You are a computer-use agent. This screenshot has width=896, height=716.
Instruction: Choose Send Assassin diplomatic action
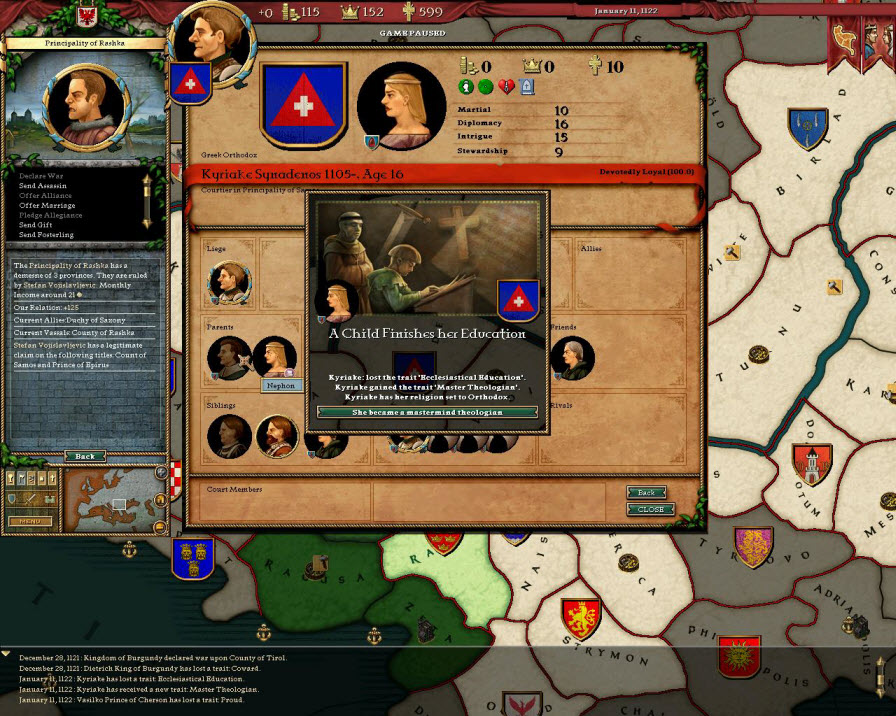[x=45, y=186]
